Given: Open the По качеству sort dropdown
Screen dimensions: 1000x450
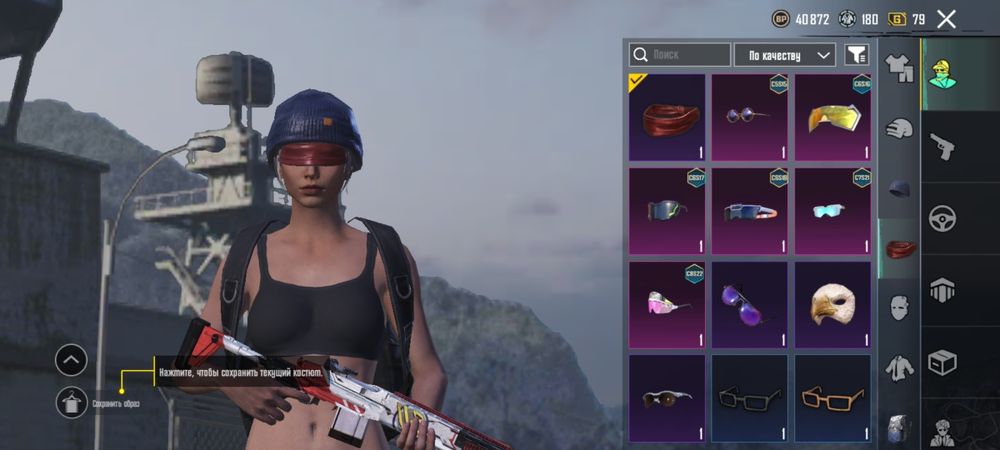Looking at the screenshot, I should (x=784, y=55).
